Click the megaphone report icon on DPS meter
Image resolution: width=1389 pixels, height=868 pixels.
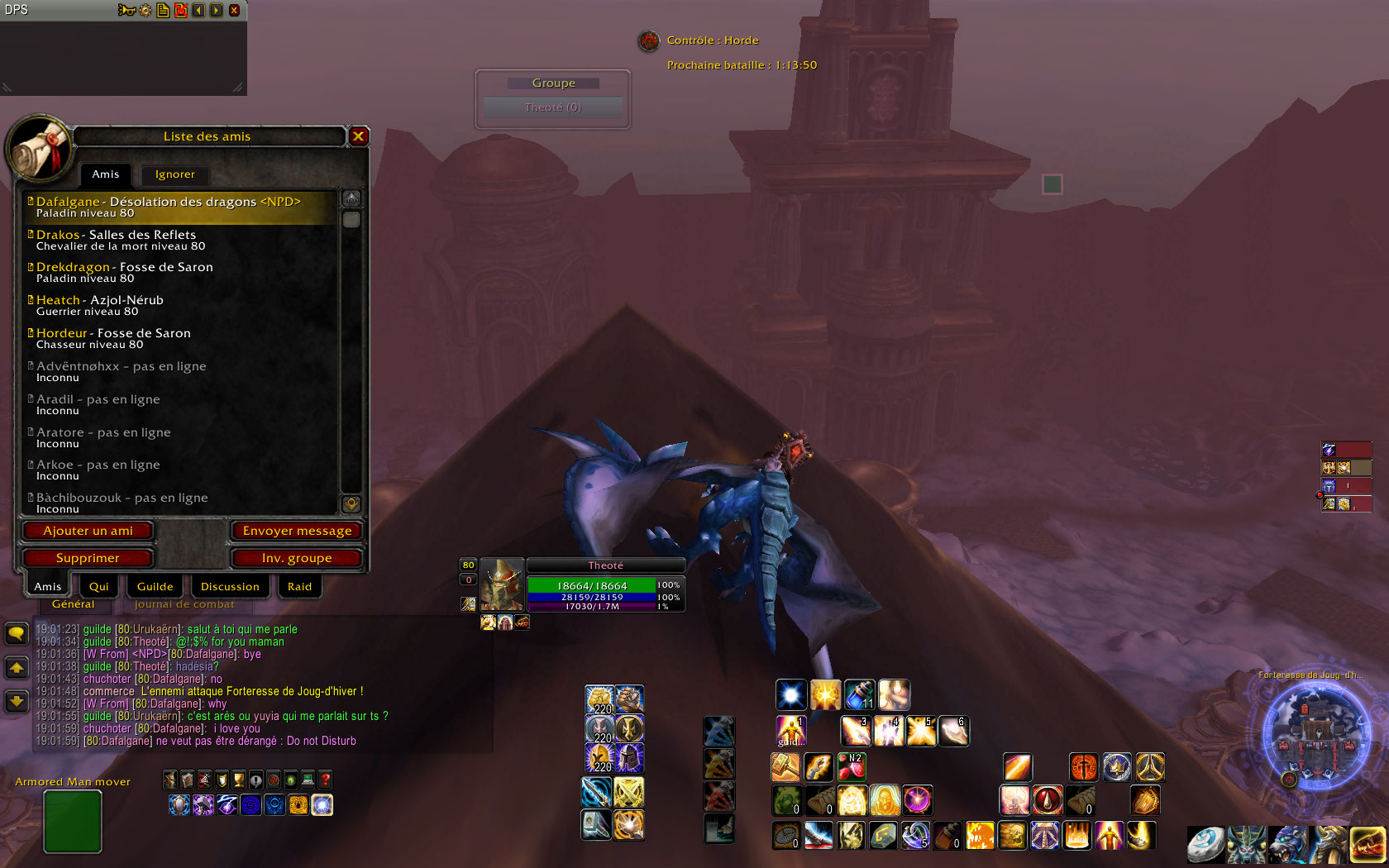coord(126,10)
